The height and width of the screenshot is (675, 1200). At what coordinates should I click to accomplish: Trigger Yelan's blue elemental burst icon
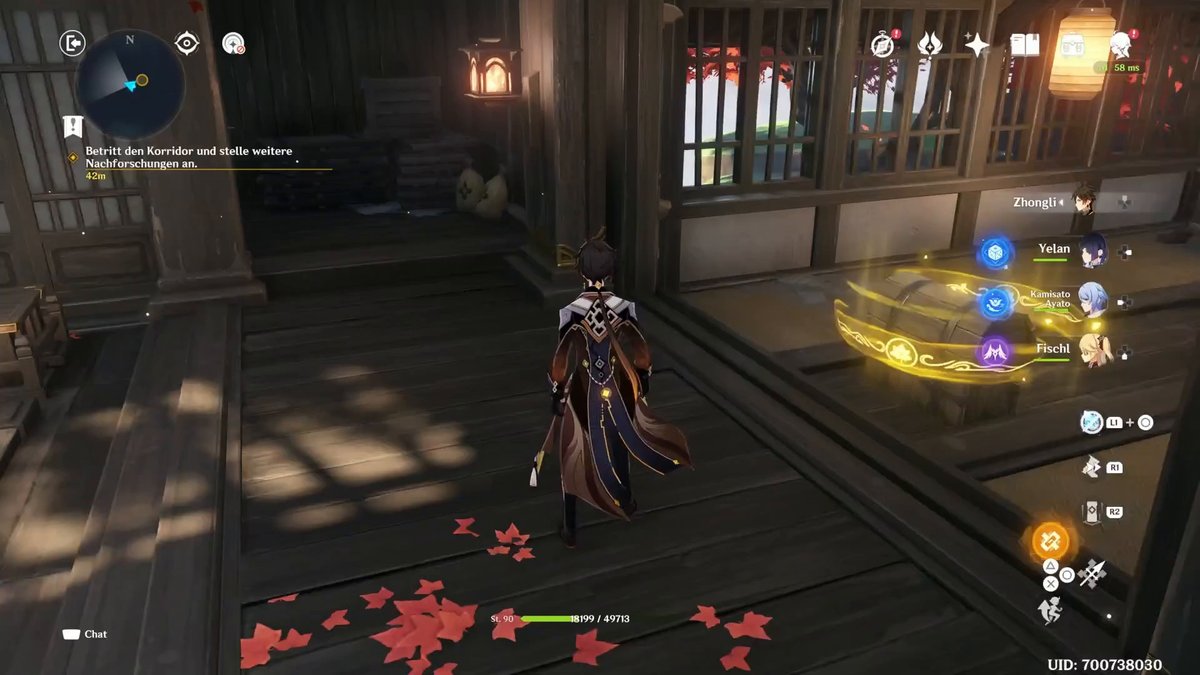tap(995, 252)
